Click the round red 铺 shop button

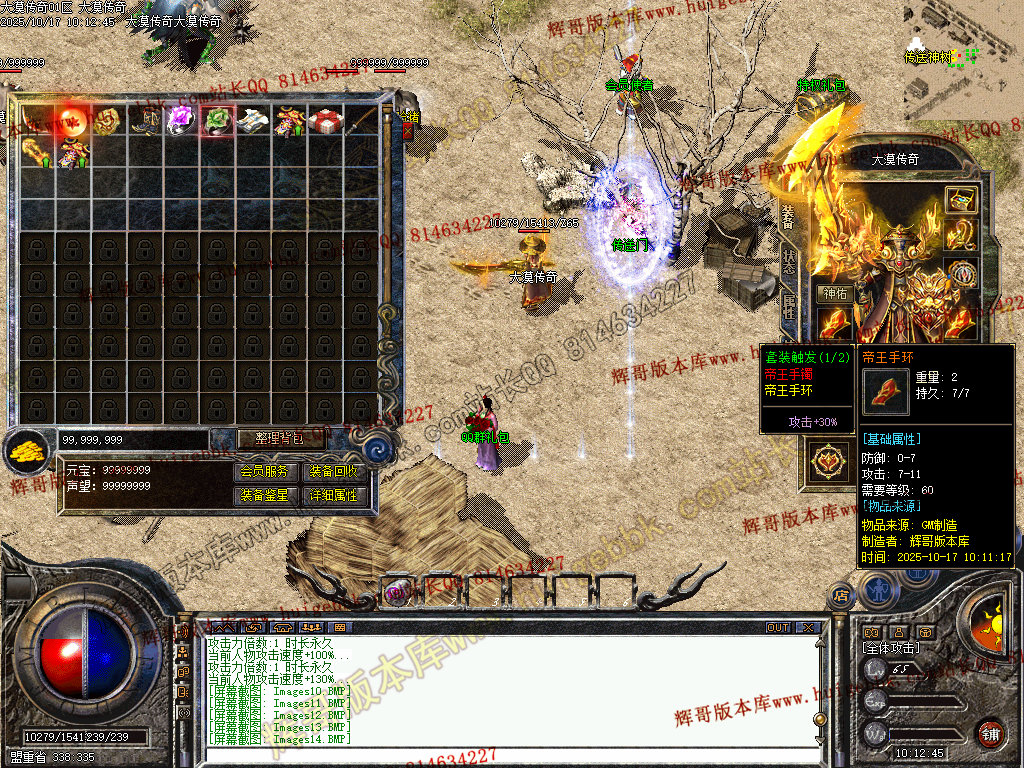coord(990,732)
